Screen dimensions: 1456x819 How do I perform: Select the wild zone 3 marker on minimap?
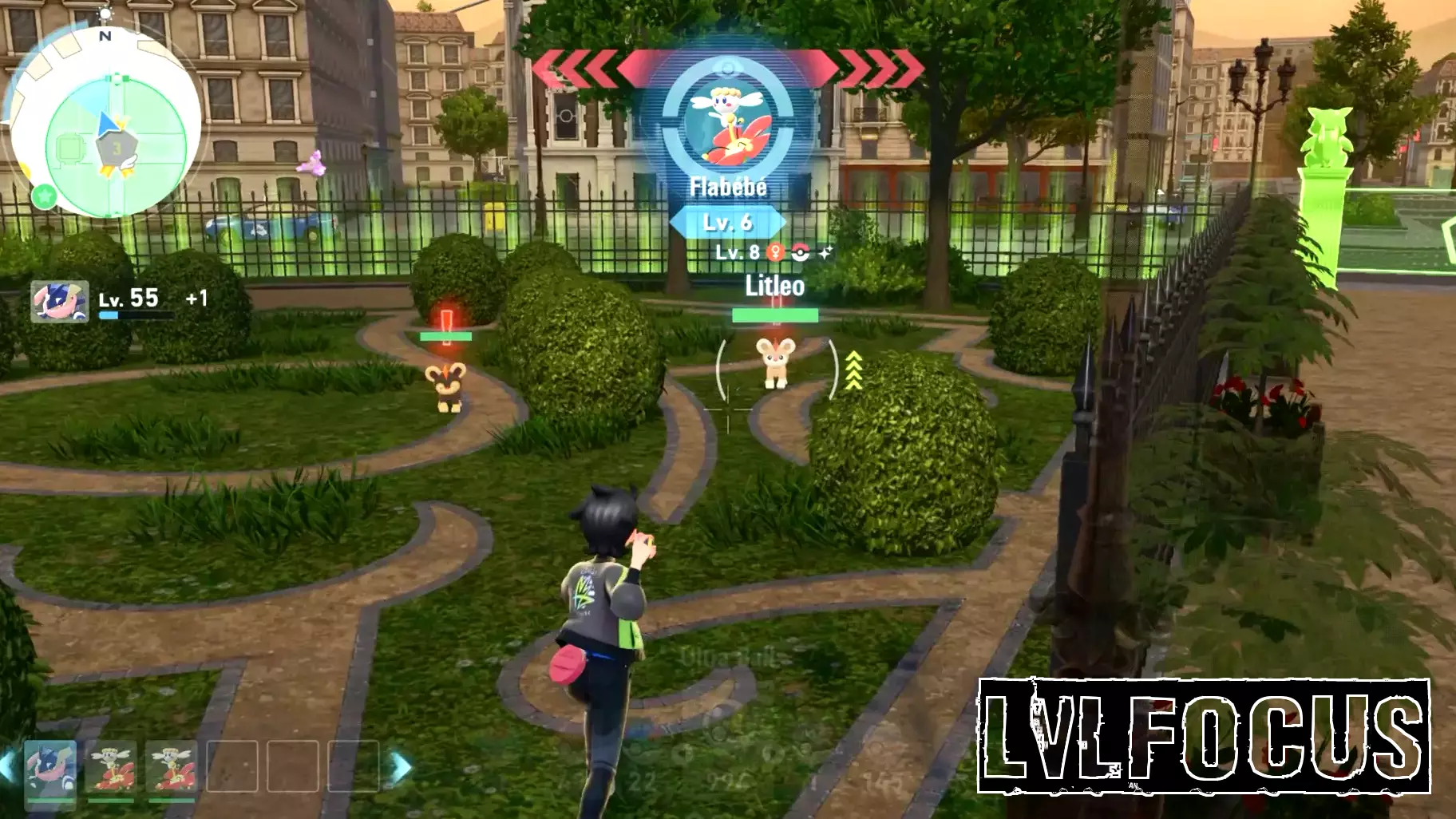pos(117,148)
